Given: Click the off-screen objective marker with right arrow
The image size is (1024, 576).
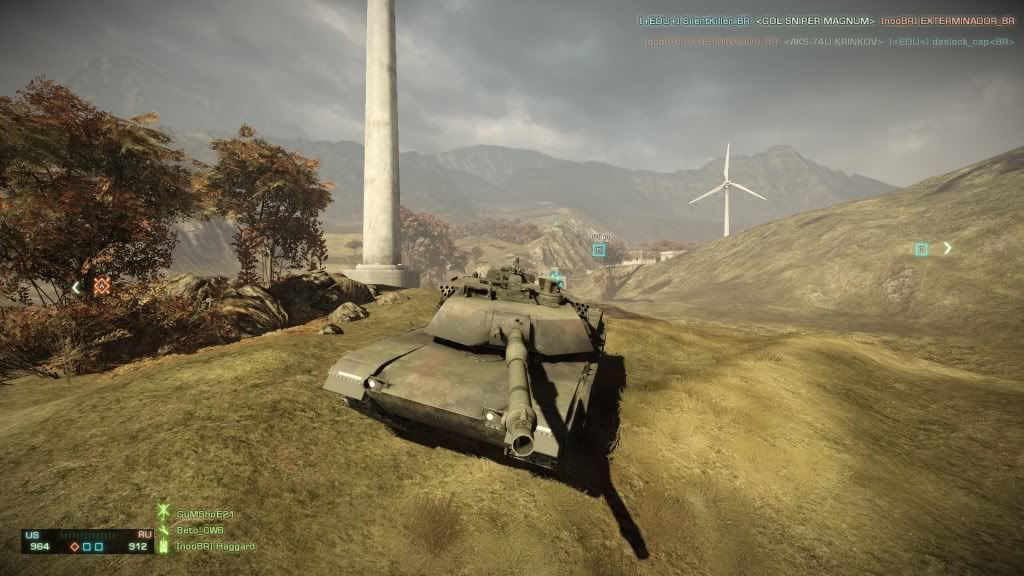Looking at the screenshot, I should (x=922, y=249).
